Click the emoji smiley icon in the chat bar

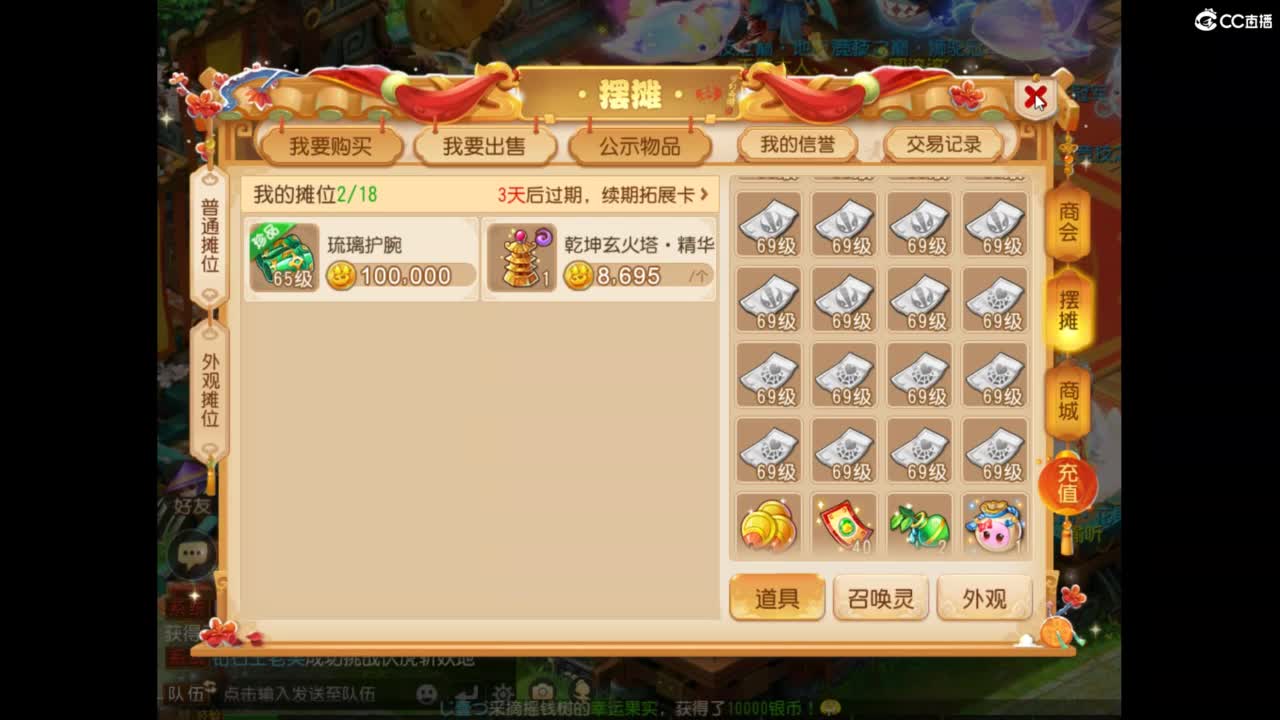click(x=426, y=693)
